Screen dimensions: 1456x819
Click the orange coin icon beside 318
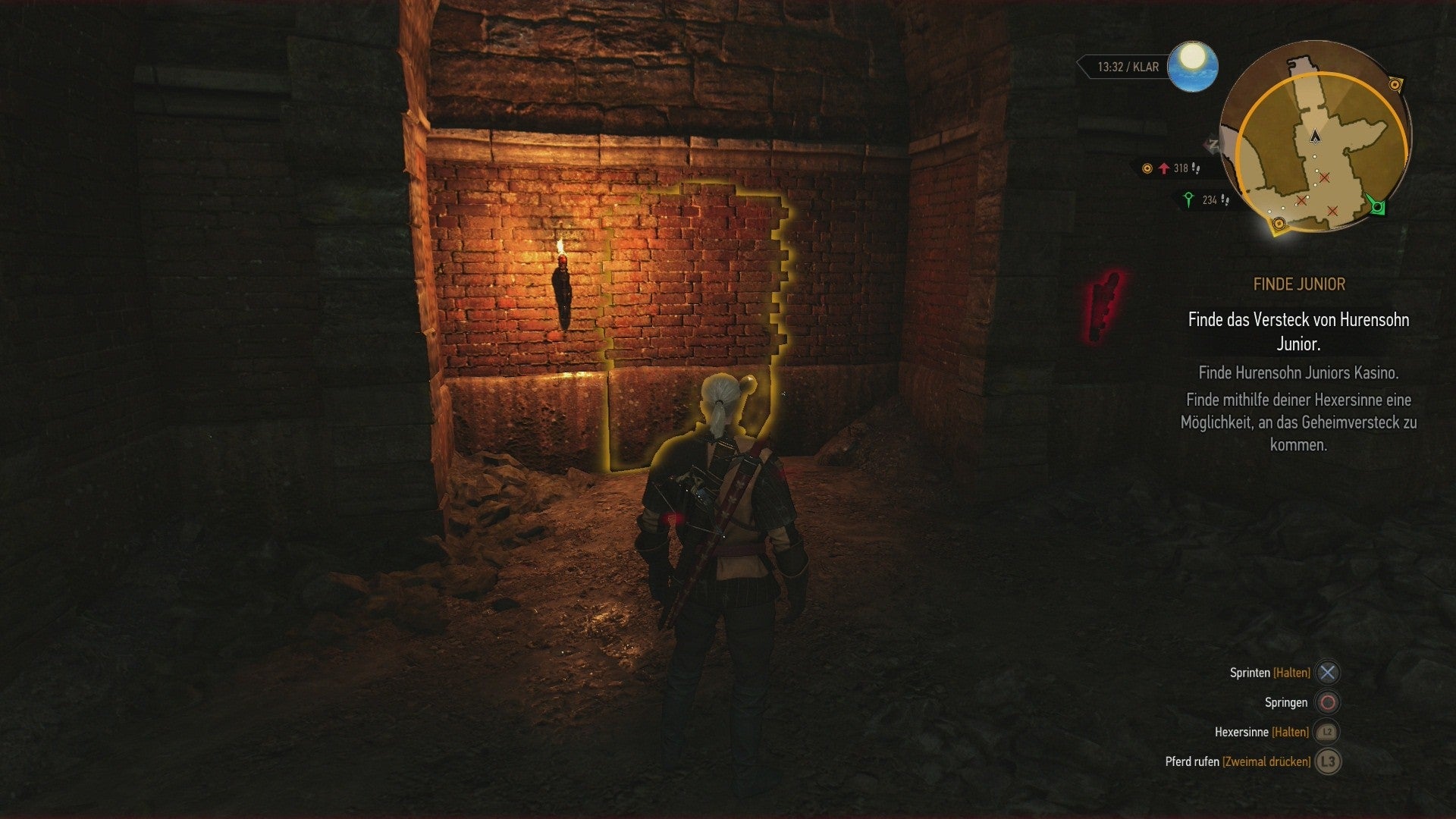[x=1146, y=169]
